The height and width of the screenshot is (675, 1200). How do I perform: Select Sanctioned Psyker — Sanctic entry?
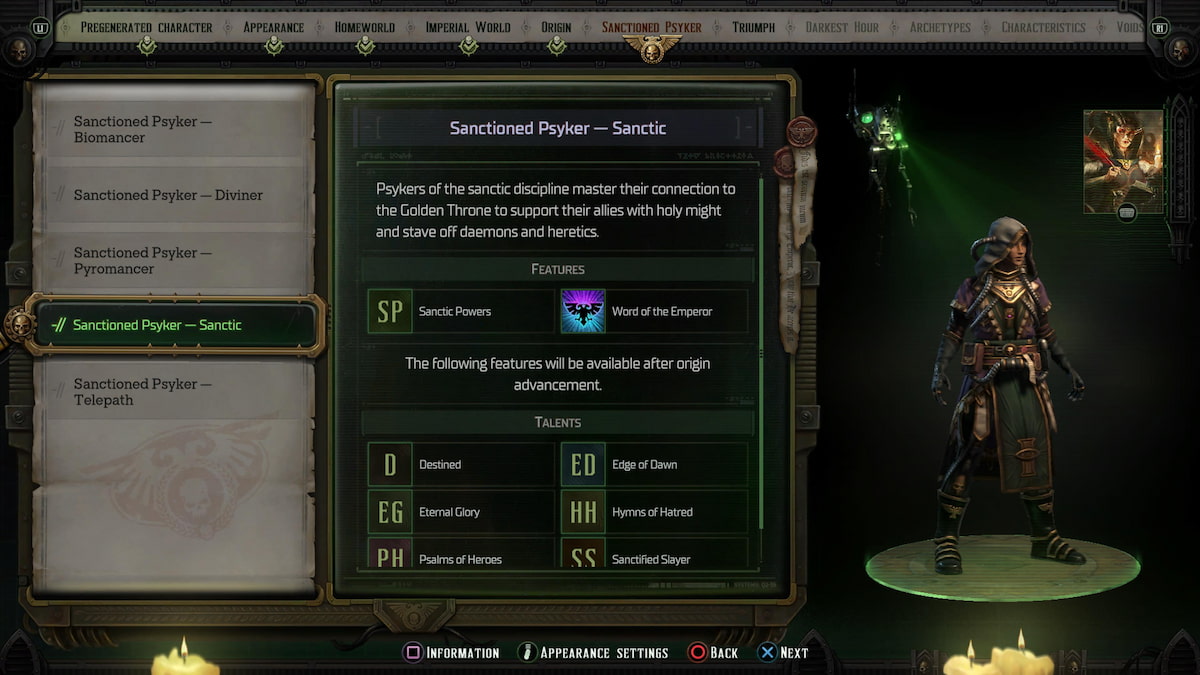click(x=172, y=325)
